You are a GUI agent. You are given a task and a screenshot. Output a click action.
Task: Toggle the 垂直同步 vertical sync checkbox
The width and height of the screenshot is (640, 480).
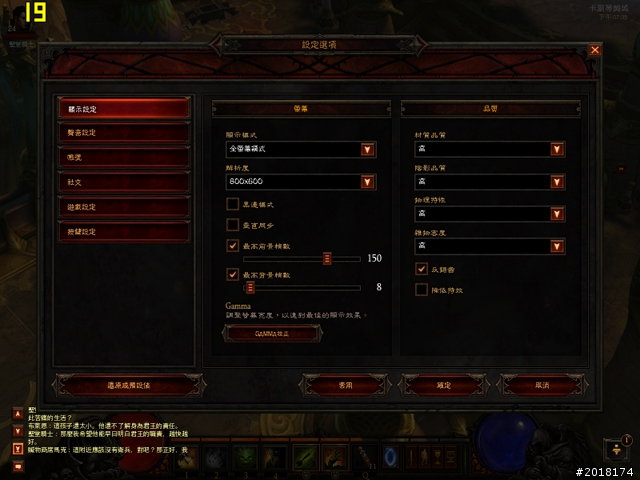coord(233,225)
